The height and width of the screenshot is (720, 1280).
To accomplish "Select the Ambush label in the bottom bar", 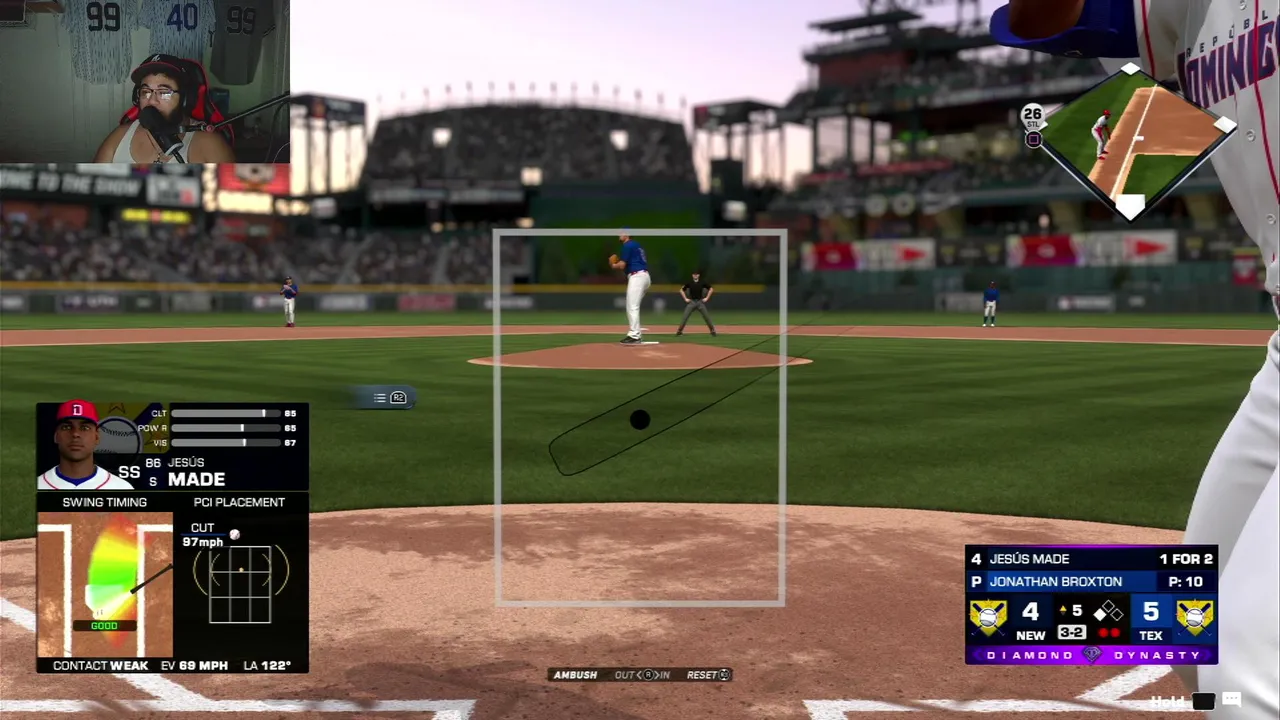I will pos(575,675).
